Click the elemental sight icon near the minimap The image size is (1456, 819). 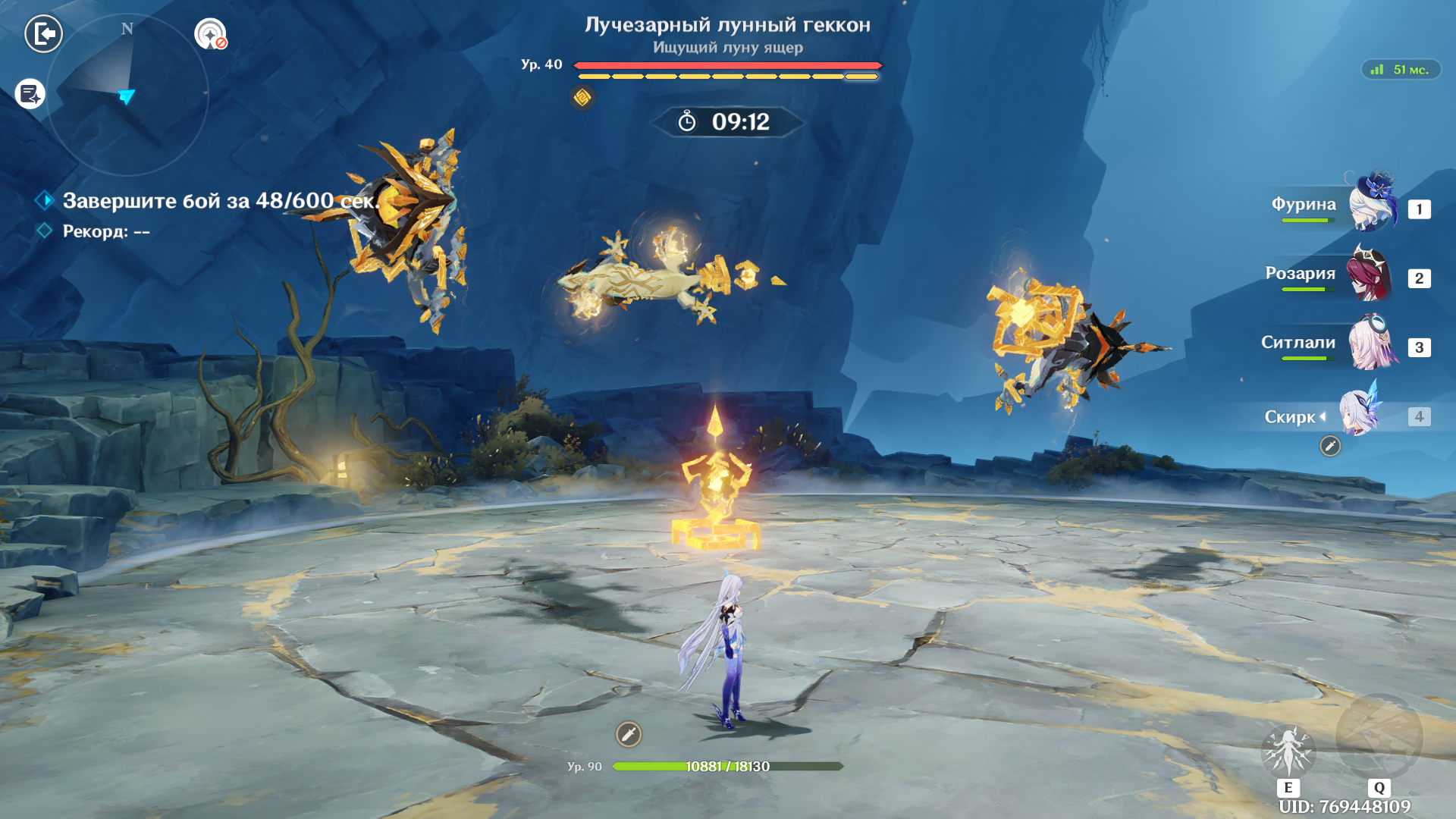[x=210, y=34]
